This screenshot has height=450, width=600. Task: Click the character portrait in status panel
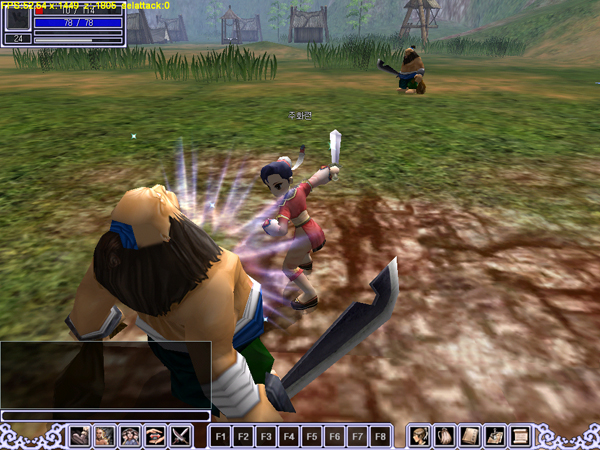click(17, 19)
